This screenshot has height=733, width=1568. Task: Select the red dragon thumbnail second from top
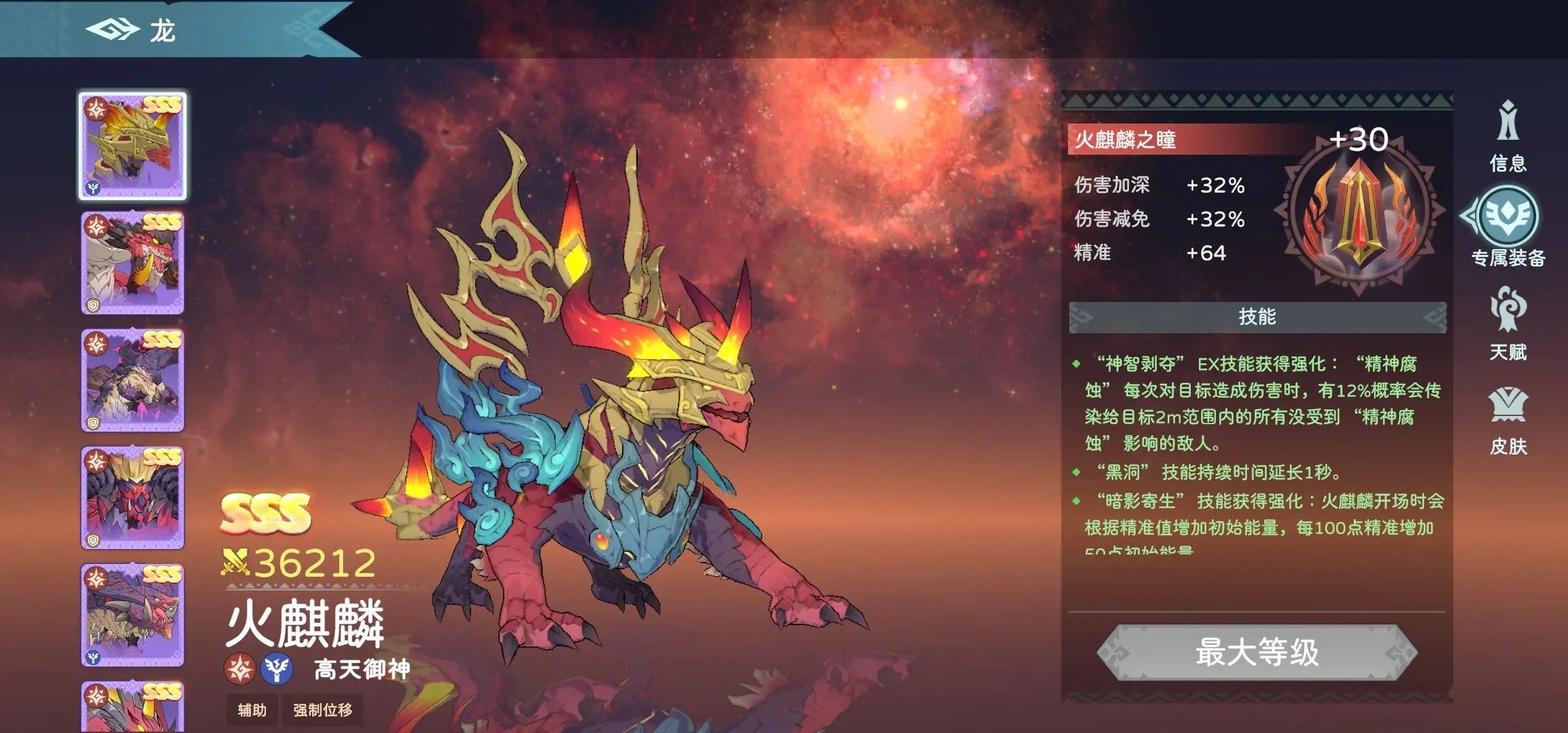coord(133,261)
